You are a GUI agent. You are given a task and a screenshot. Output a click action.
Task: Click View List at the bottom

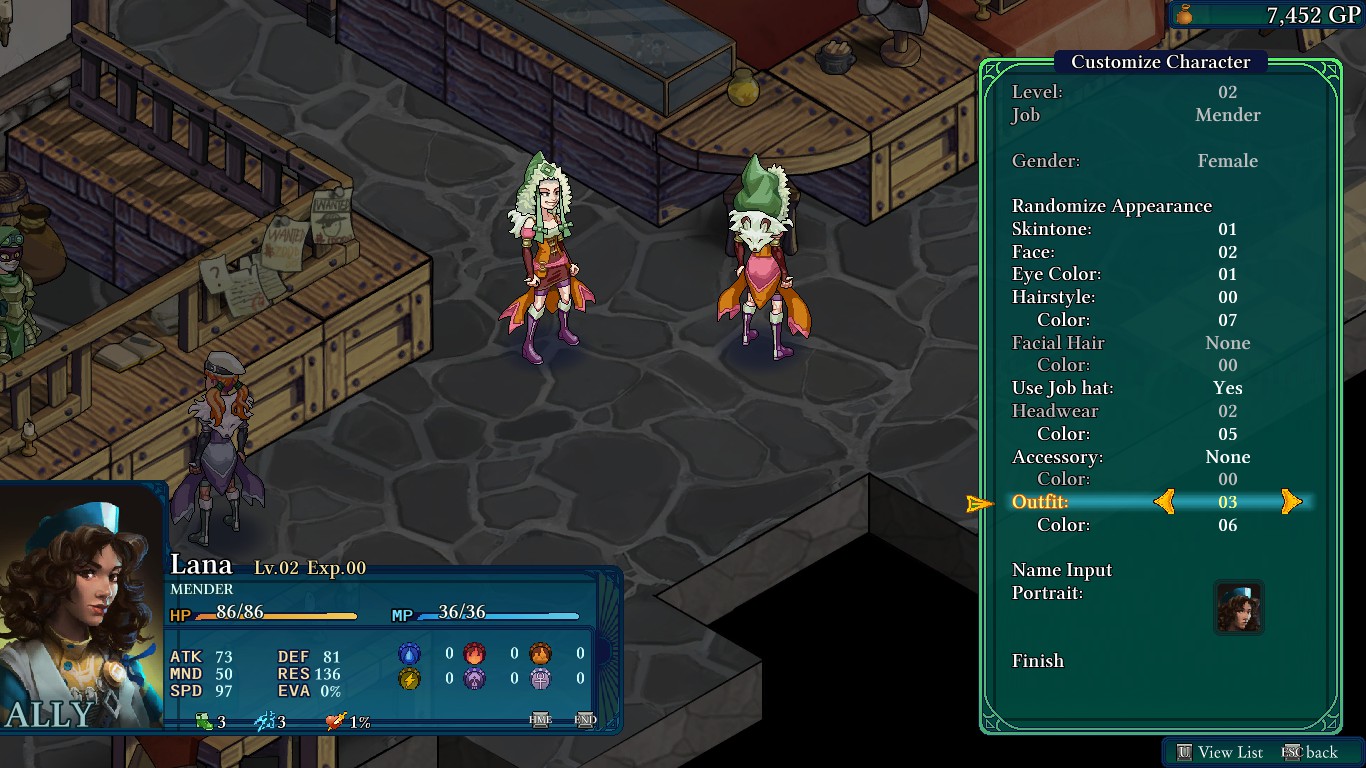(x=1220, y=752)
